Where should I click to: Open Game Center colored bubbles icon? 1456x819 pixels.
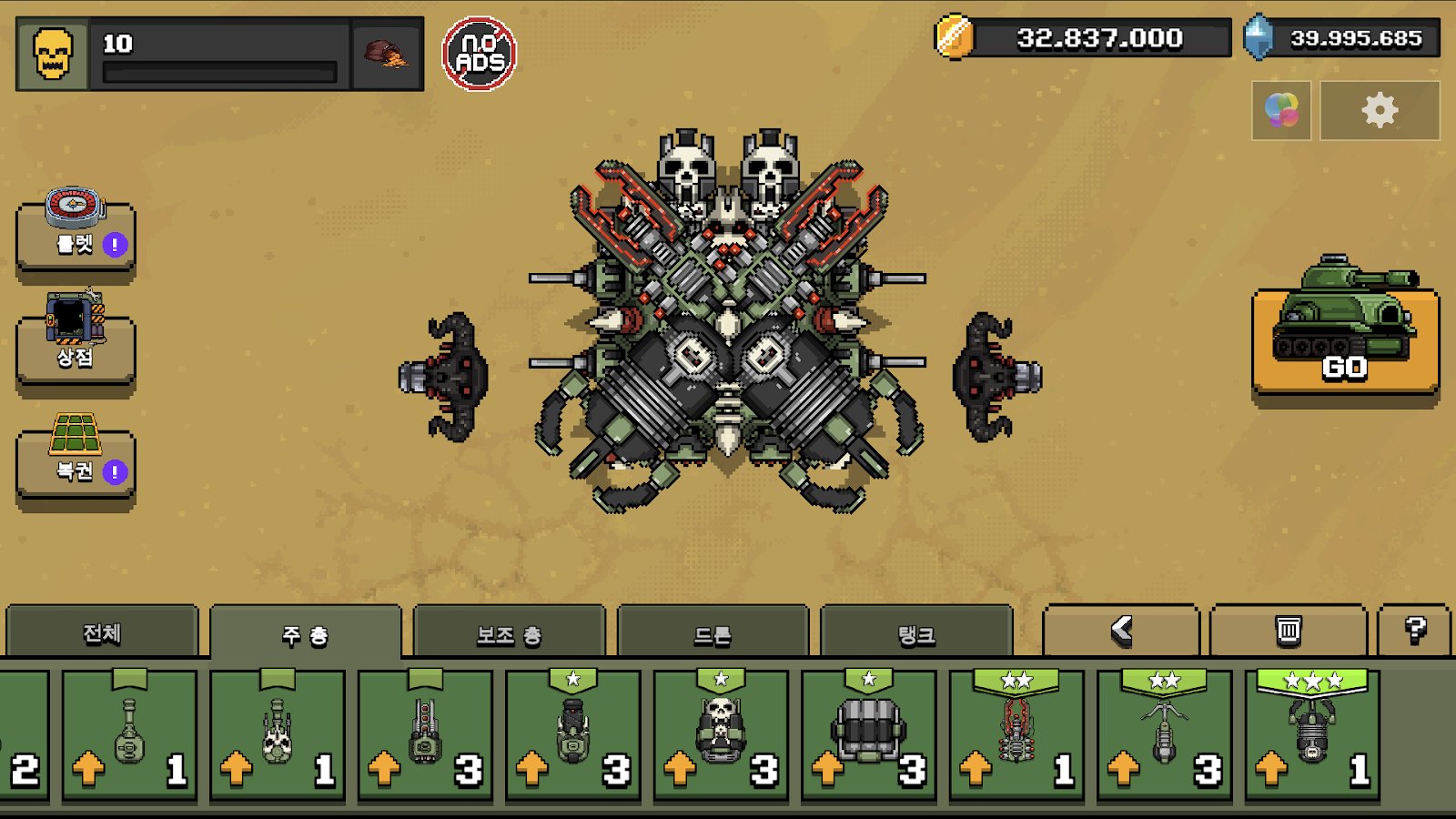1281,110
